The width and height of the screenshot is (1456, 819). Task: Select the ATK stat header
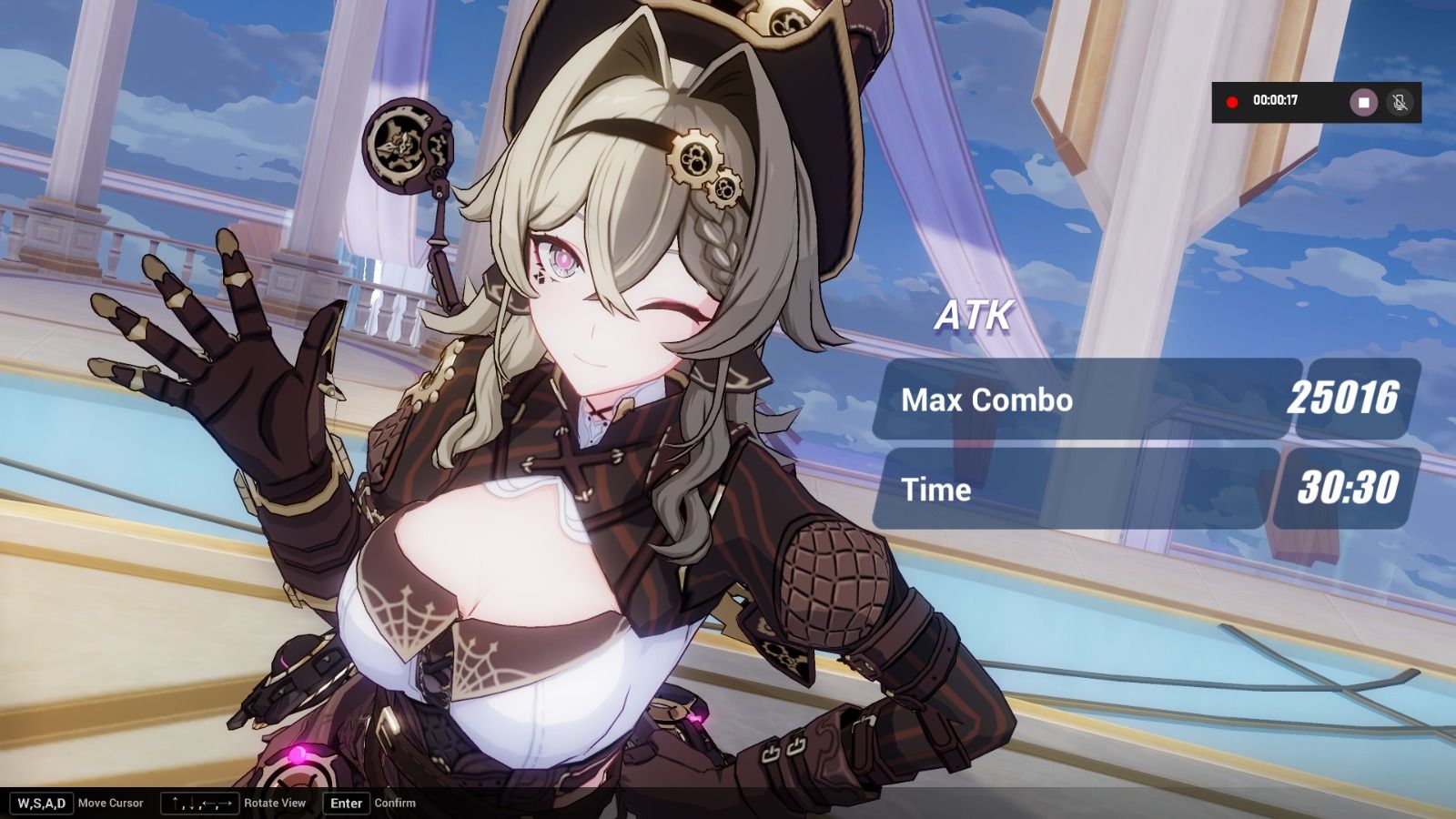974,317
